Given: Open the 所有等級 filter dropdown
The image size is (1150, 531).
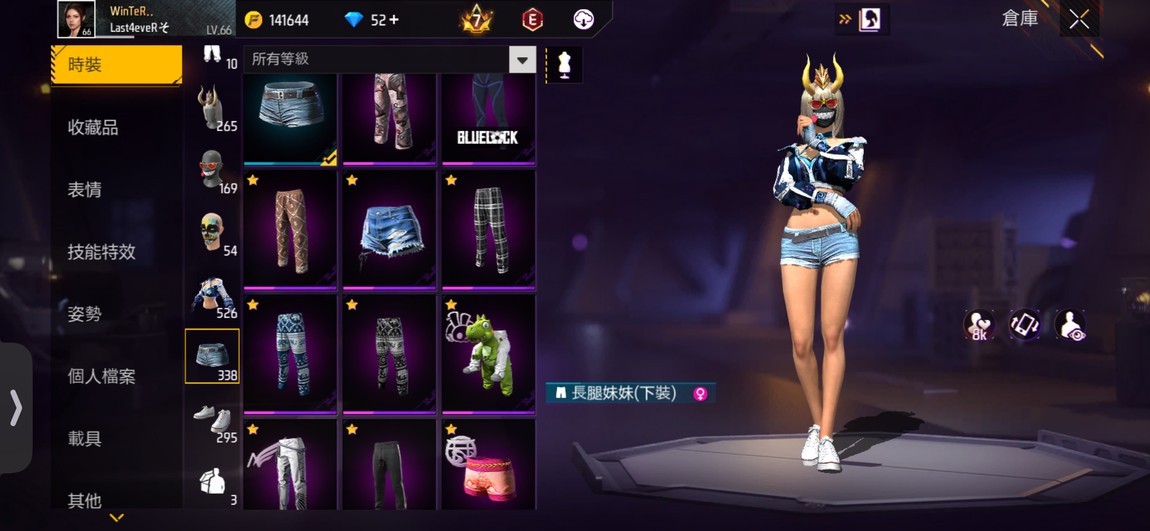Looking at the screenshot, I should pyautogui.click(x=522, y=60).
